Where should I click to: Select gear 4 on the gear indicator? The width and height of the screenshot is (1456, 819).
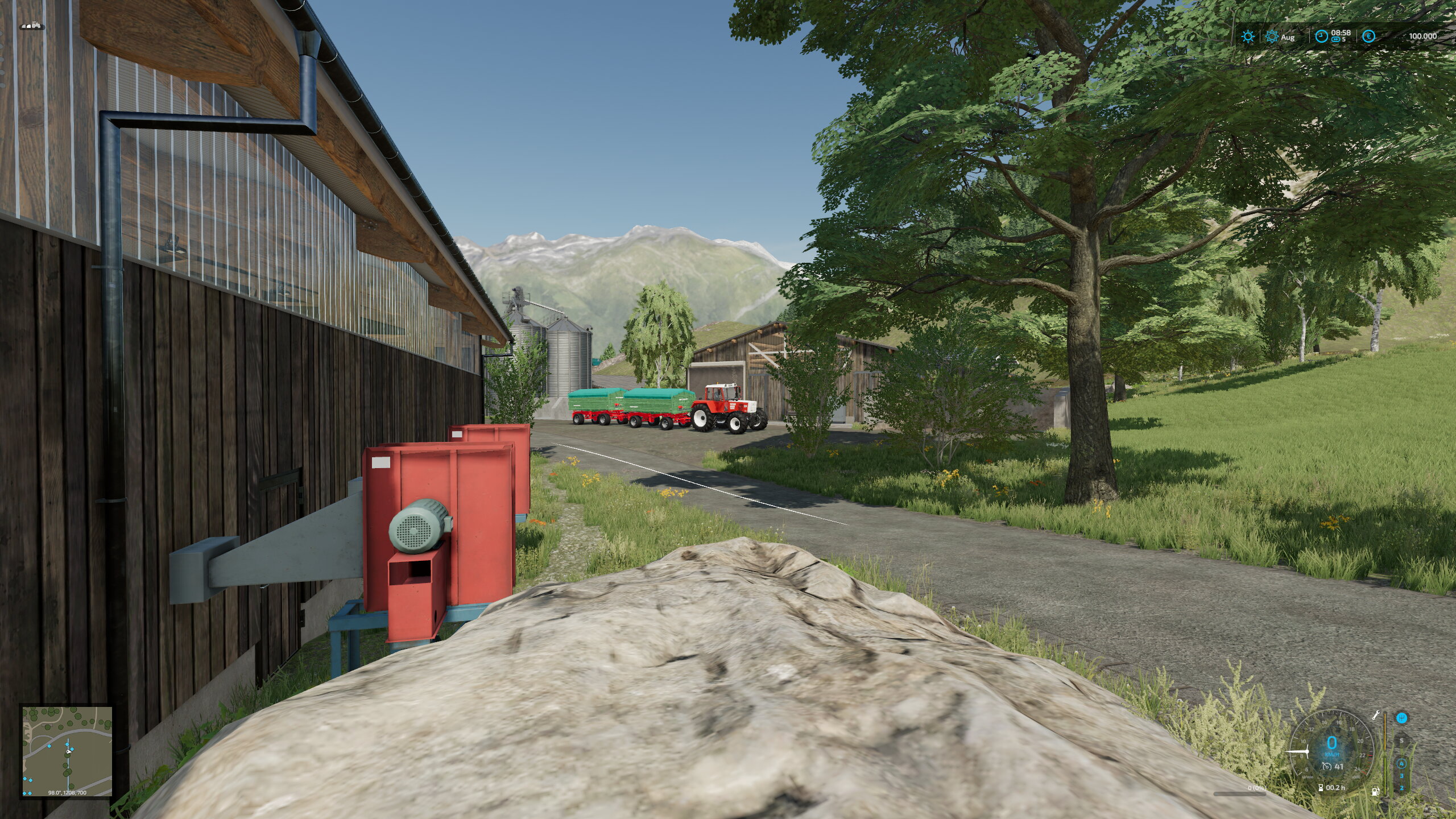(x=1401, y=764)
